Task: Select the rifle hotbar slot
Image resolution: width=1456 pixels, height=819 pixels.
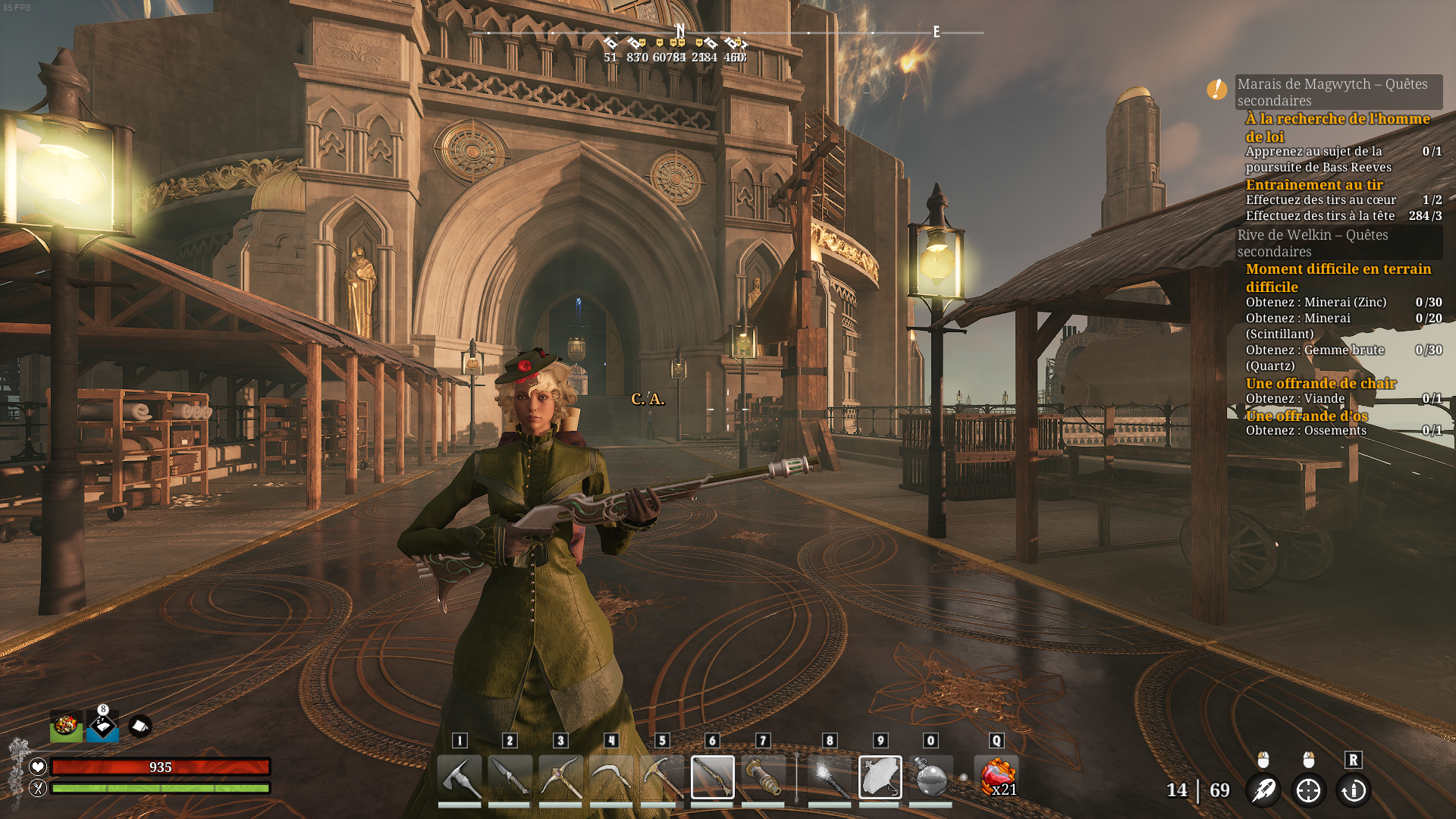Action: pyautogui.click(x=713, y=777)
